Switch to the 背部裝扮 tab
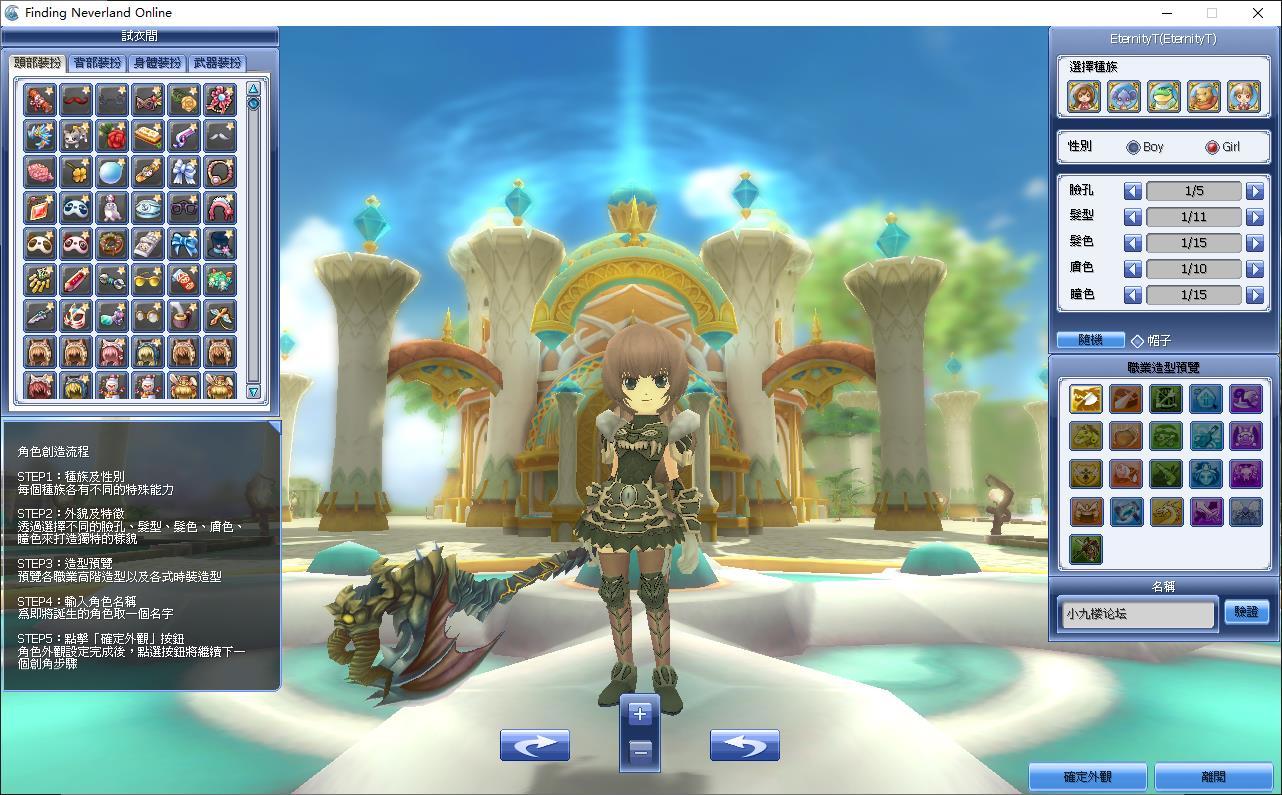The width and height of the screenshot is (1282, 795). pos(98,63)
